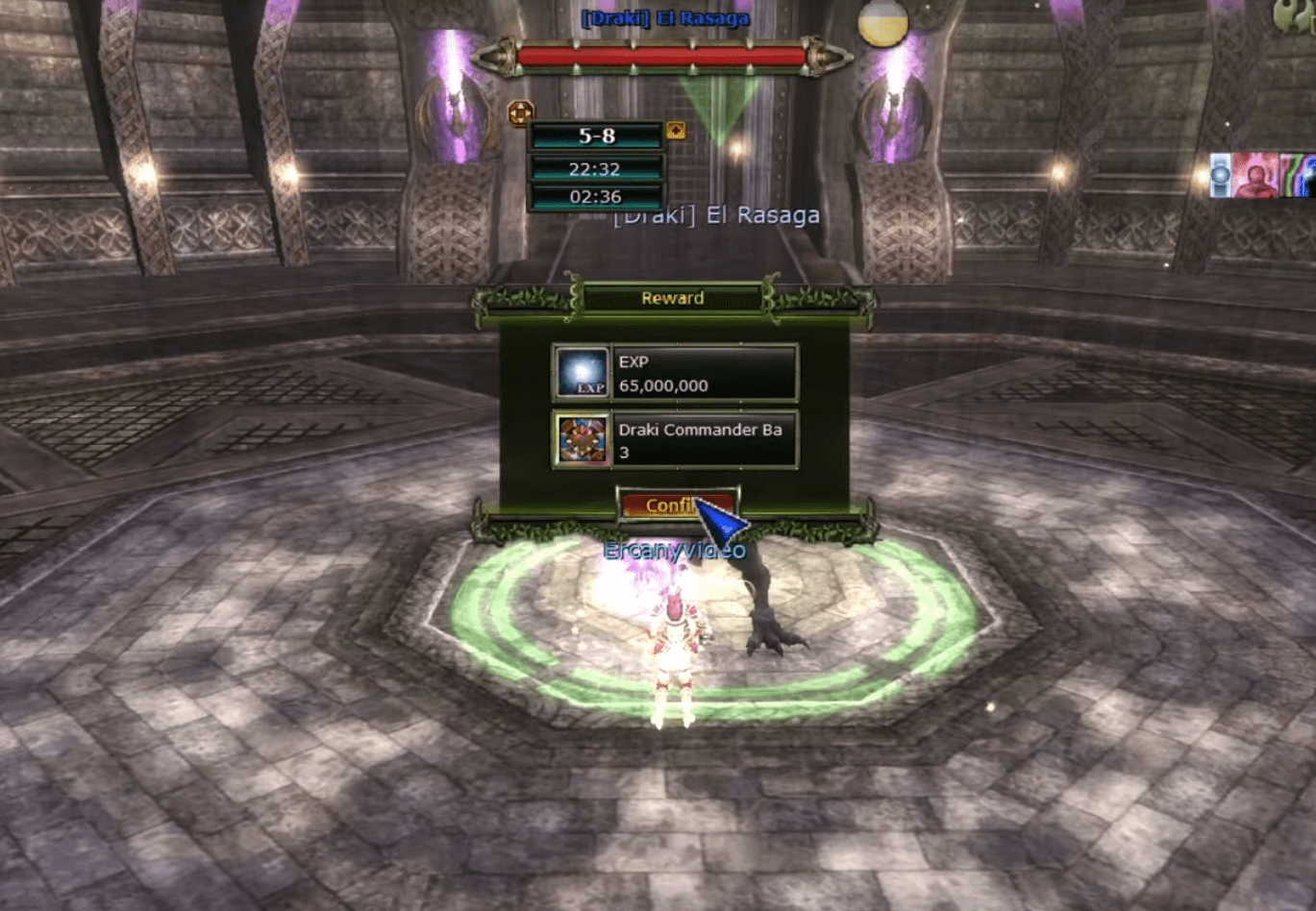The image size is (1316, 911).
Task: Click the small gold button beside the 5-8 stage
Action: point(676,130)
